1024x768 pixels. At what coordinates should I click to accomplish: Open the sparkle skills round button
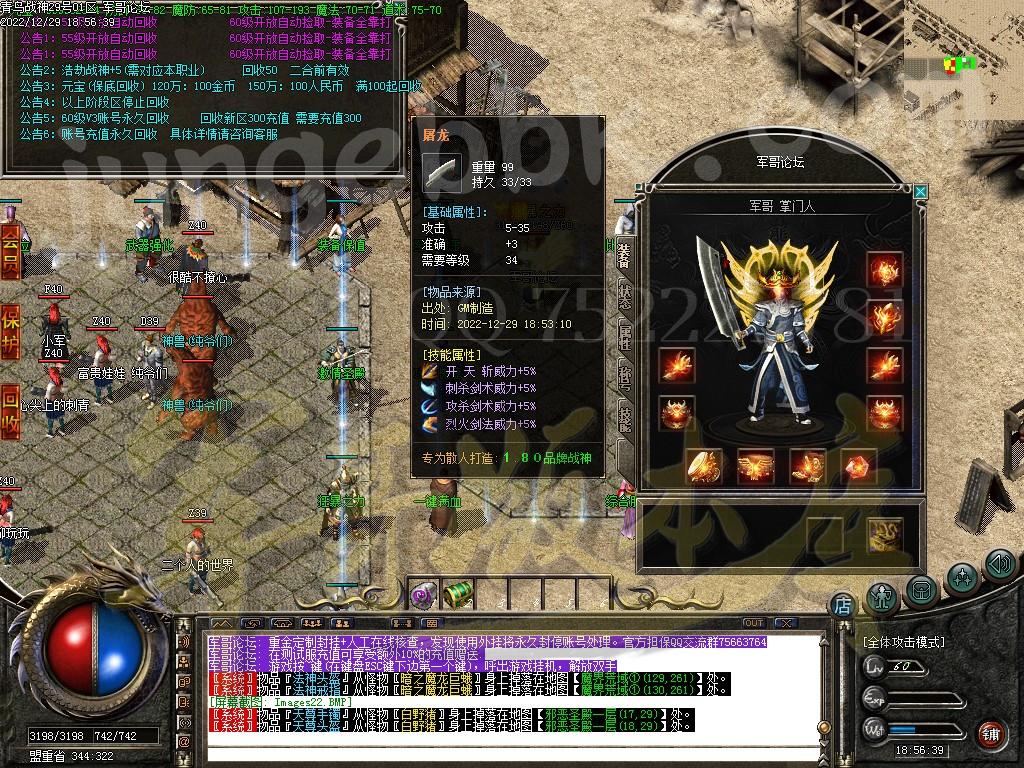pos(962,577)
